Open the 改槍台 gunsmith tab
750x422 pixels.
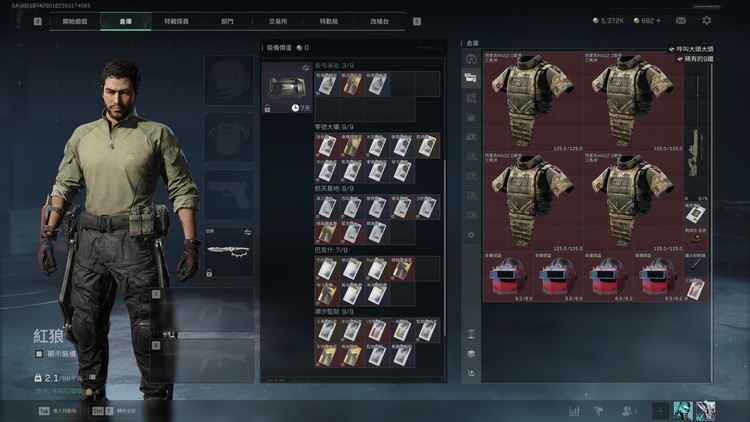[x=379, y=20]
